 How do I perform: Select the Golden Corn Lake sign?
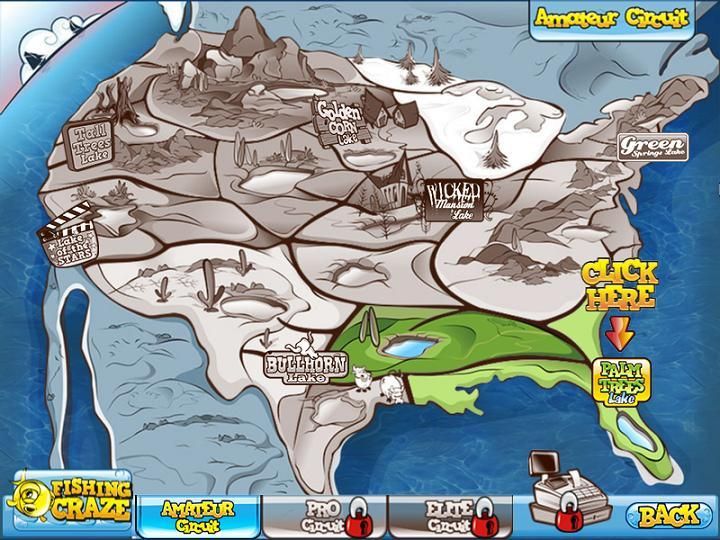click(x=338, y=121)
